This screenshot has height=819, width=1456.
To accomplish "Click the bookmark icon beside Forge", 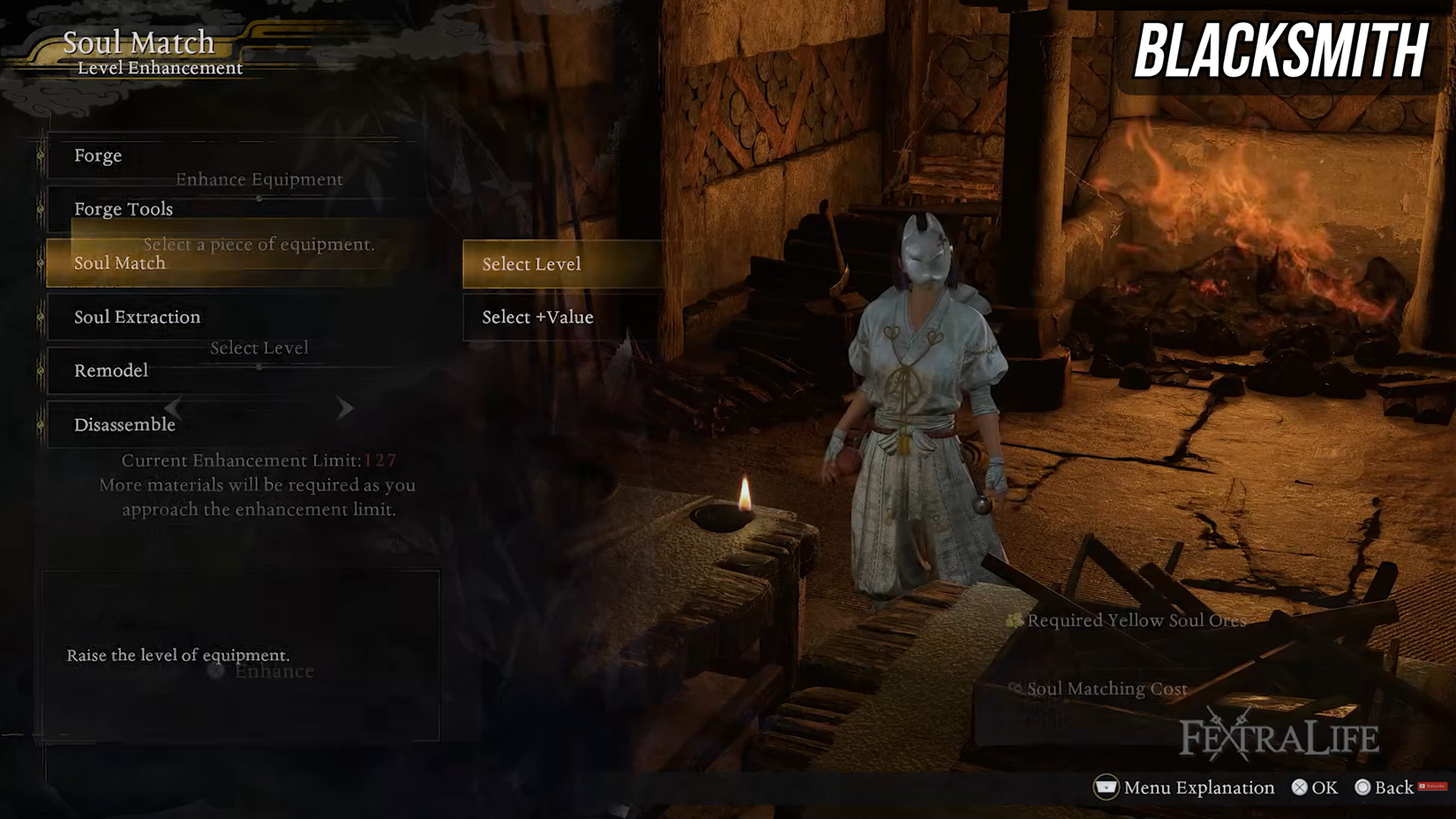I will (41, 156).
